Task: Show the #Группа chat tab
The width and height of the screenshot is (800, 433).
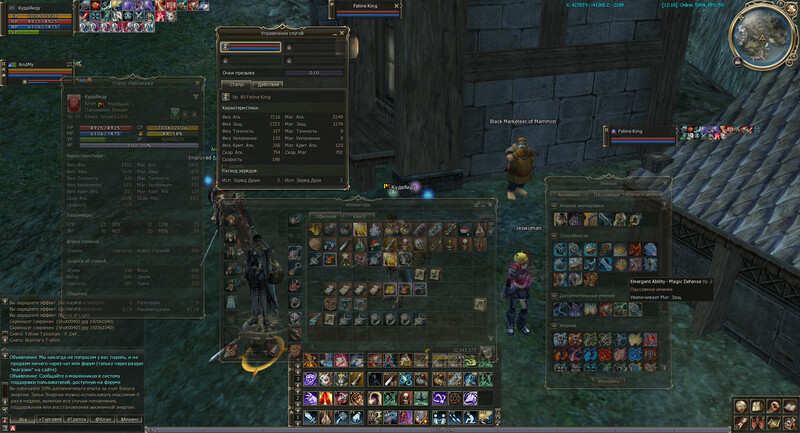Action: point(74,421)
